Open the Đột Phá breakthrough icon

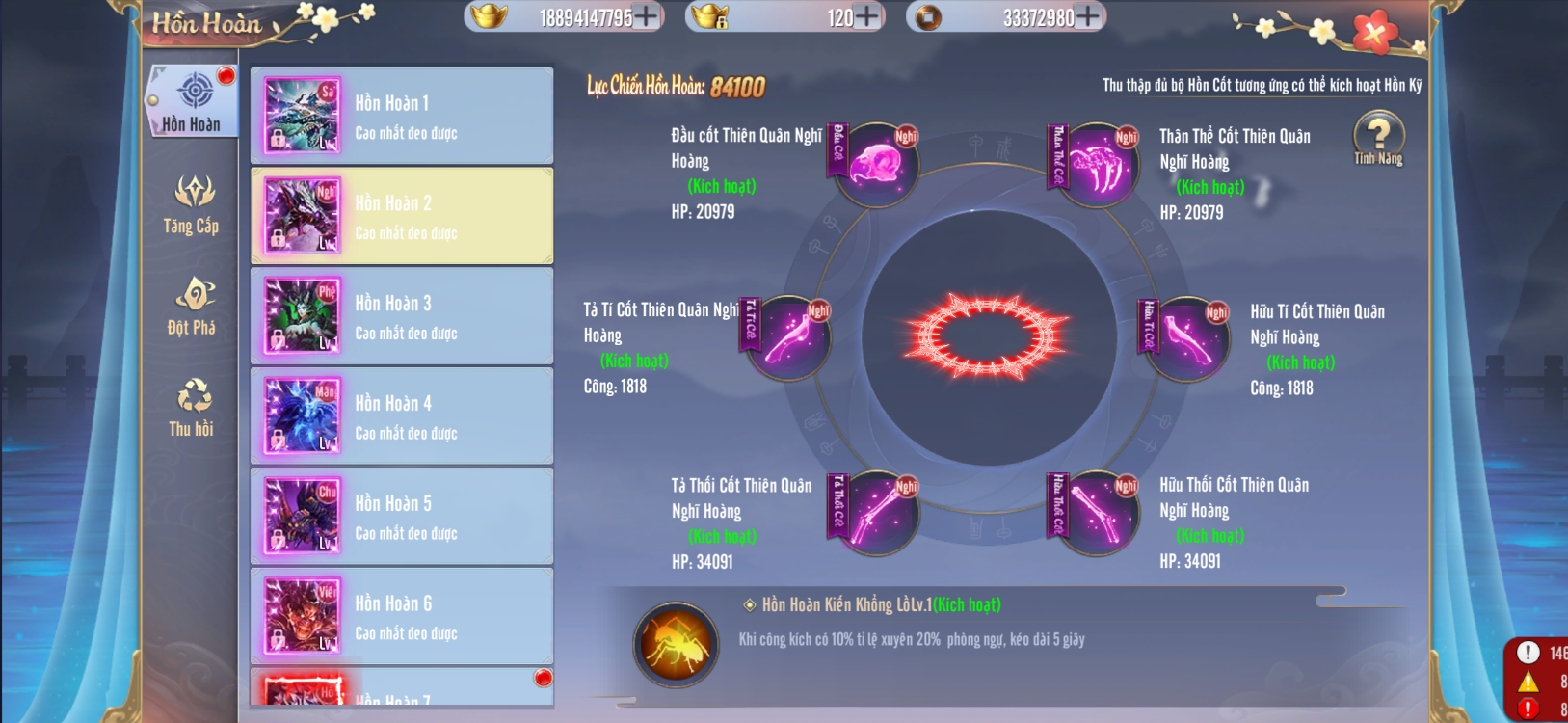(192, 307)
